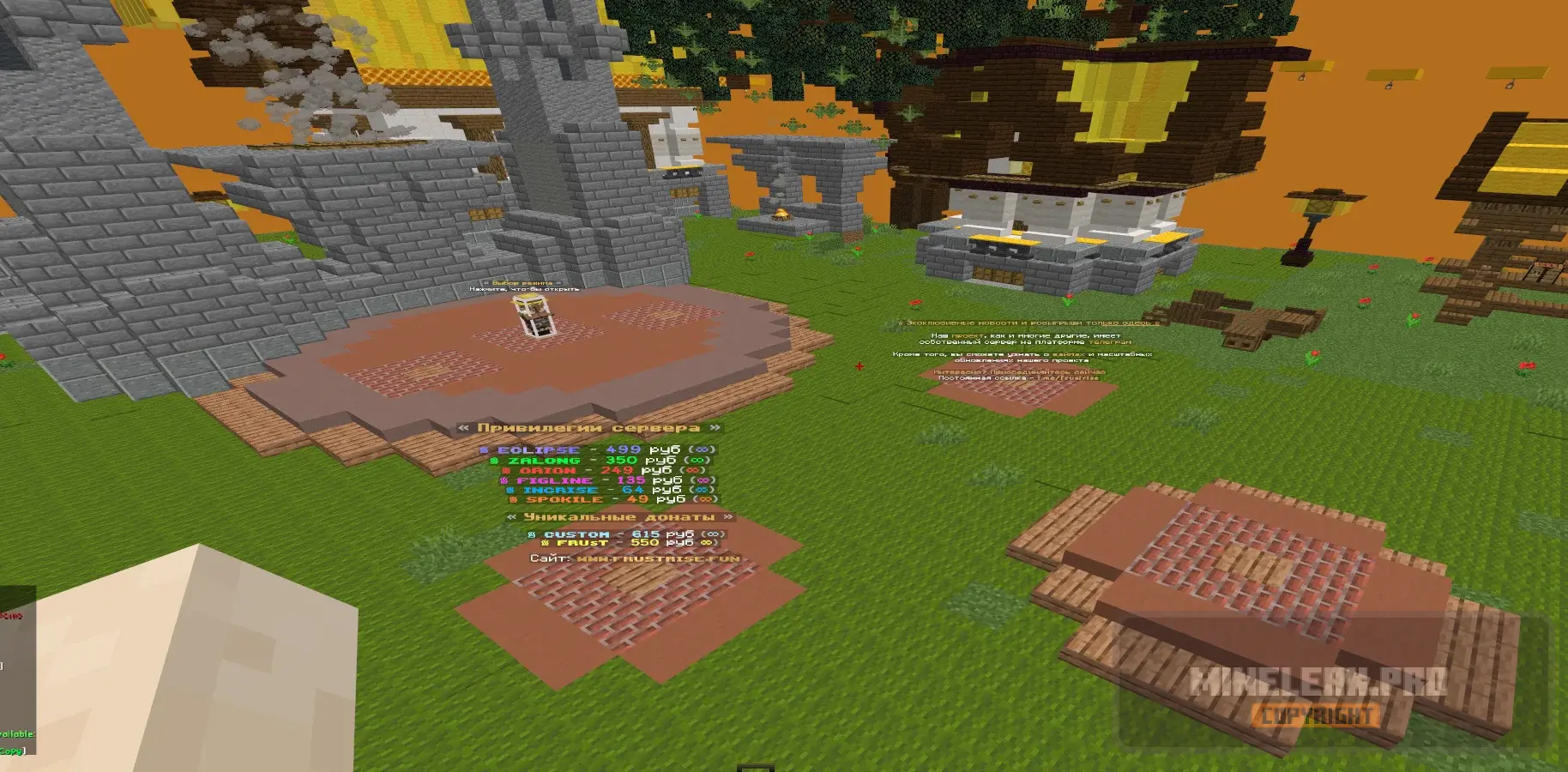Click the green Copy link in chat

coord(11,751)
